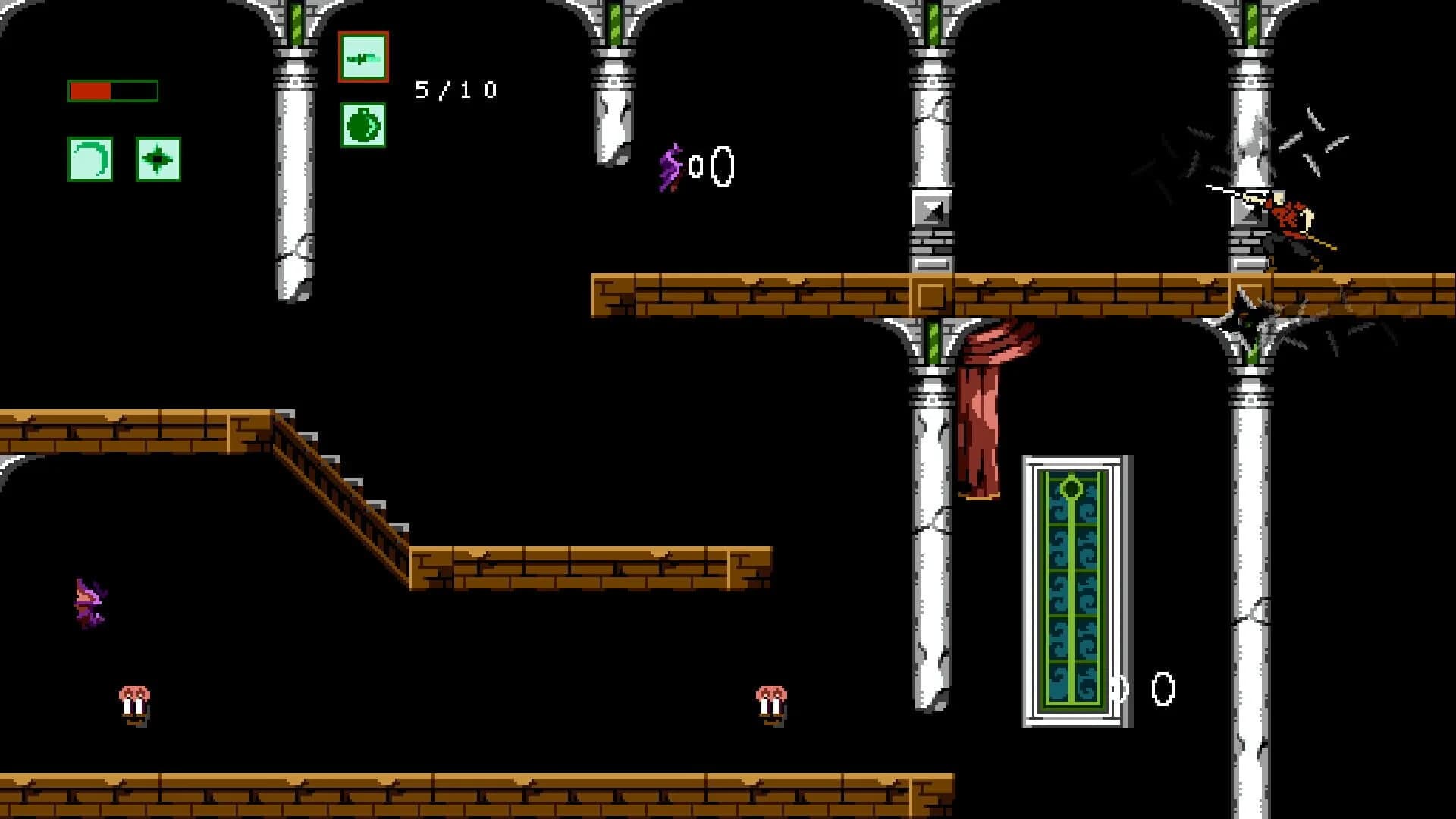This screenshot has width=1456, height=819.
Task: Click the highlighted kunai weapon slot
Action: click(x=362, y=56)
